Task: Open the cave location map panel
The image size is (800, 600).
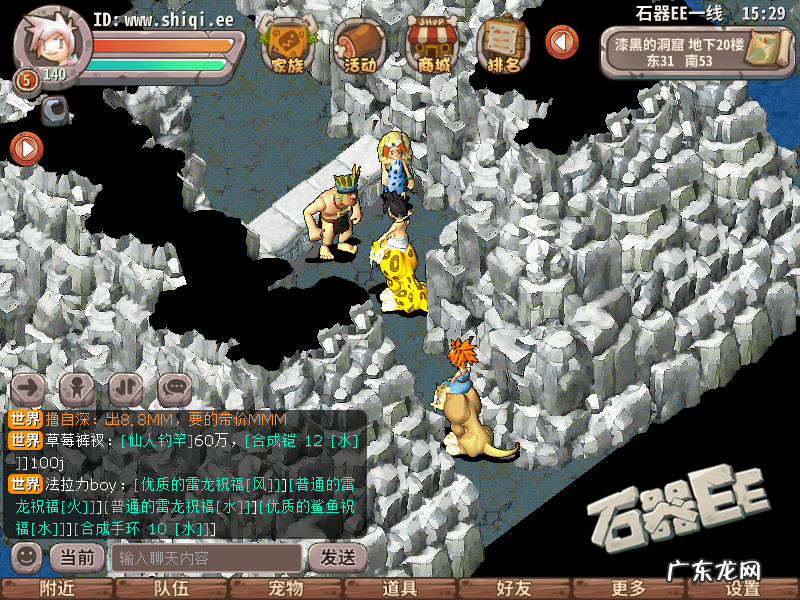Action: (690, 52)
